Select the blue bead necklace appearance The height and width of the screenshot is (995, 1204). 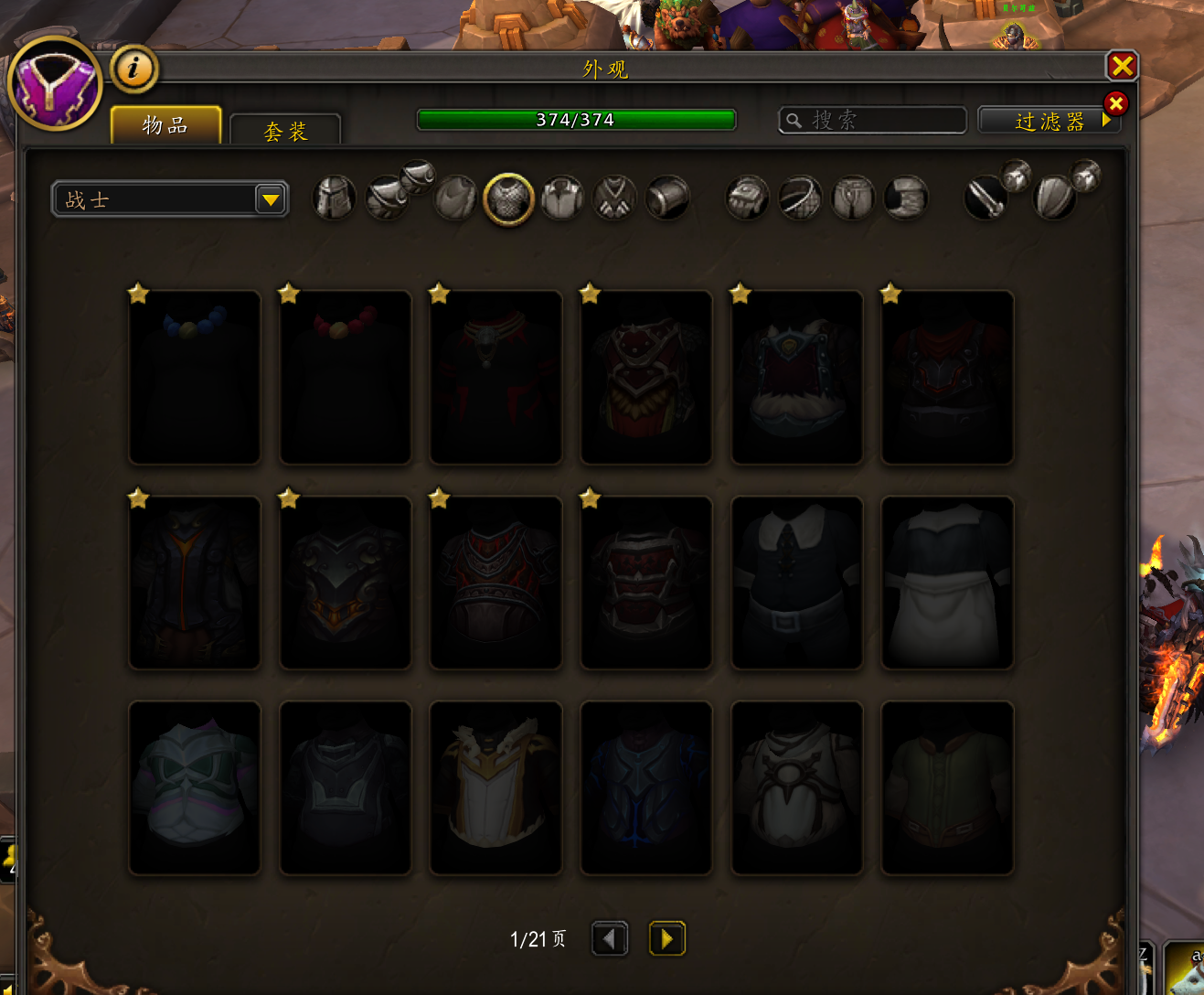[x=195, y=378]
